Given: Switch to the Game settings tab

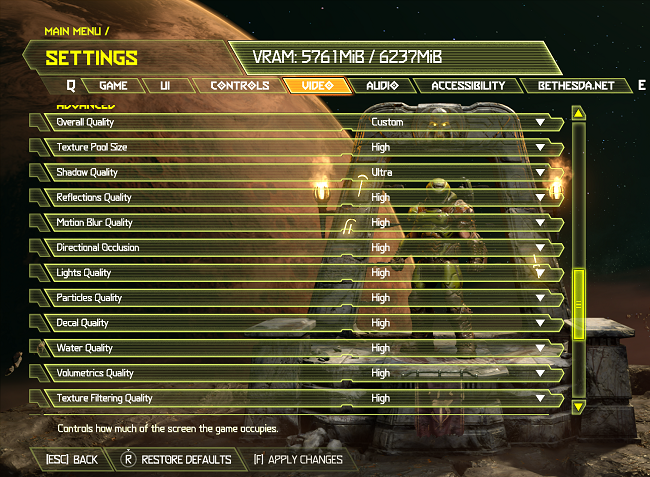Looking at the screenshot, I should (x=113, y=86).
